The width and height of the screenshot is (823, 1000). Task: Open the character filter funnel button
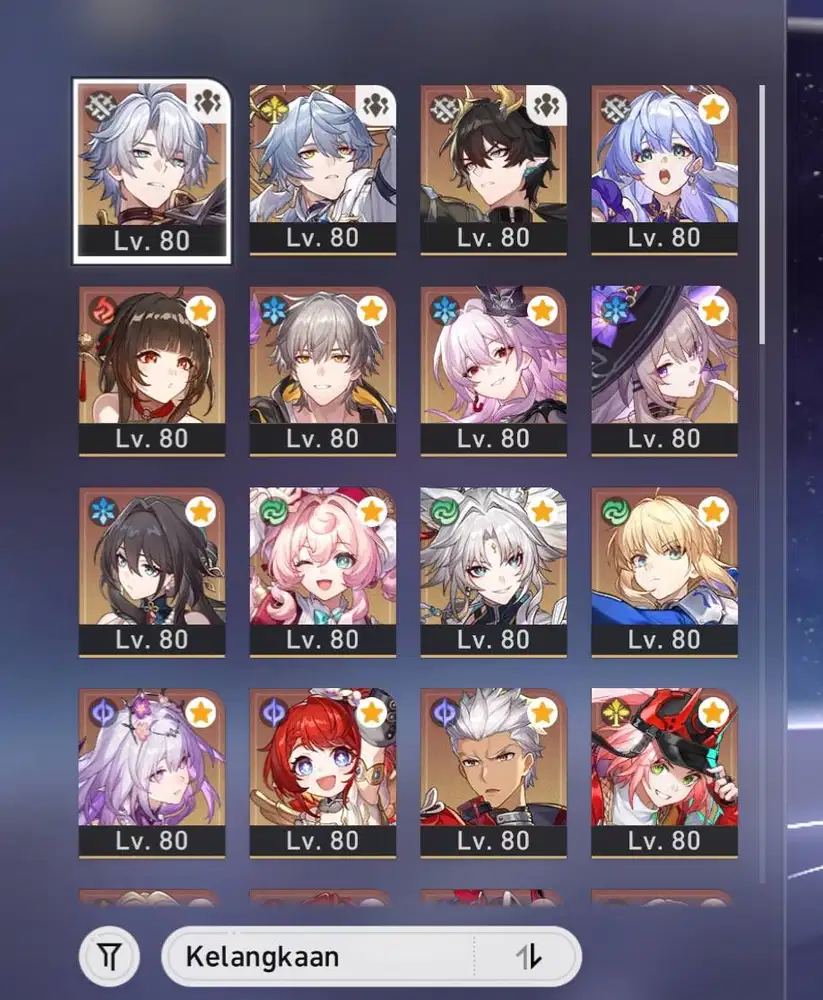[108, 957]
